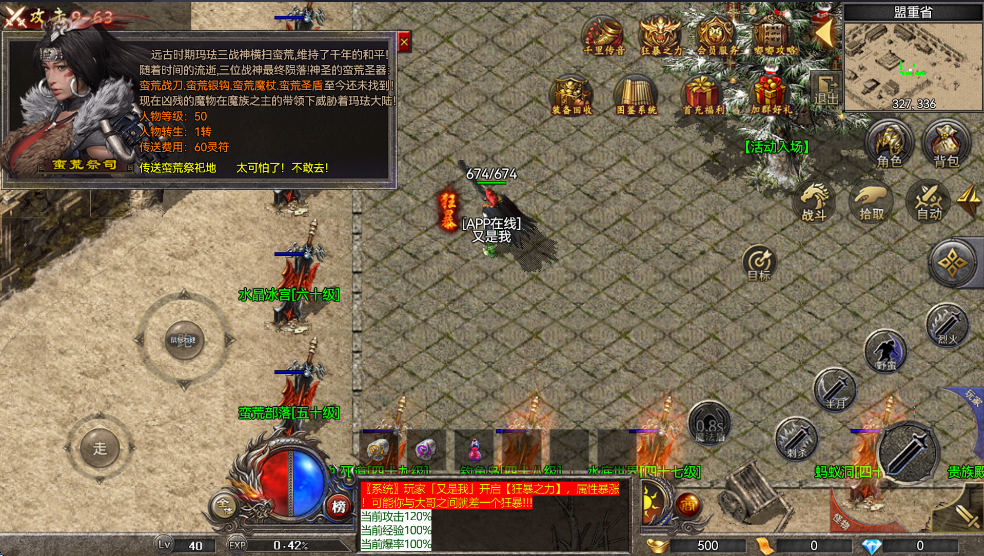This screenshot has height=556, width=984.
Task: Switch to 战斗 combat mode
Action: pos(813,199)
